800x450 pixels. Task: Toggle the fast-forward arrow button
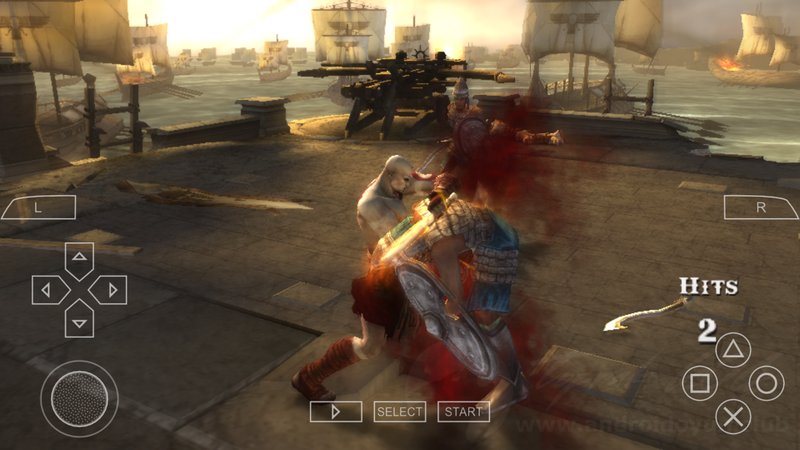[x=335, y=411]
